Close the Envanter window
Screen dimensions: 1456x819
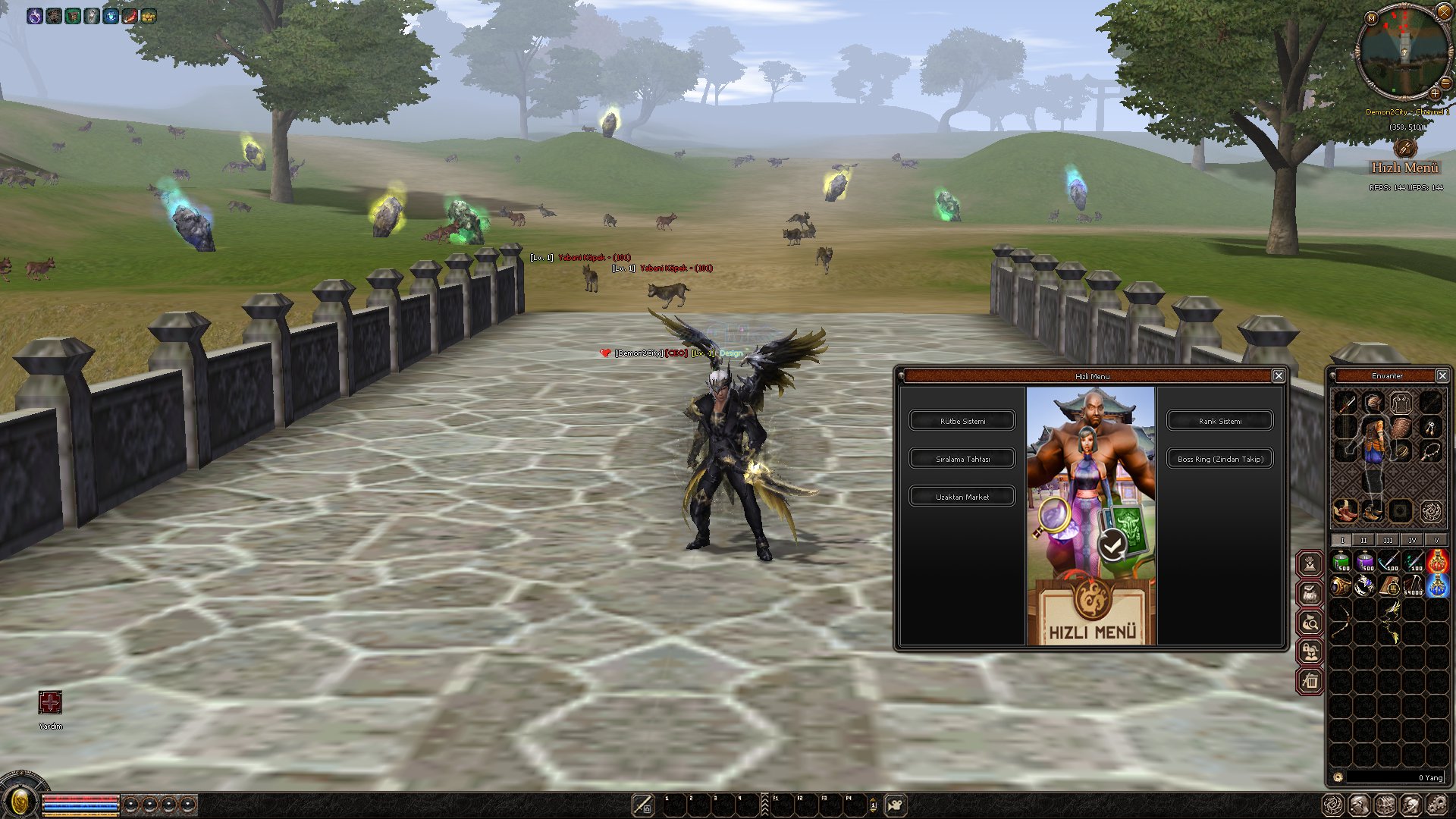click(x=1442, y=376)
